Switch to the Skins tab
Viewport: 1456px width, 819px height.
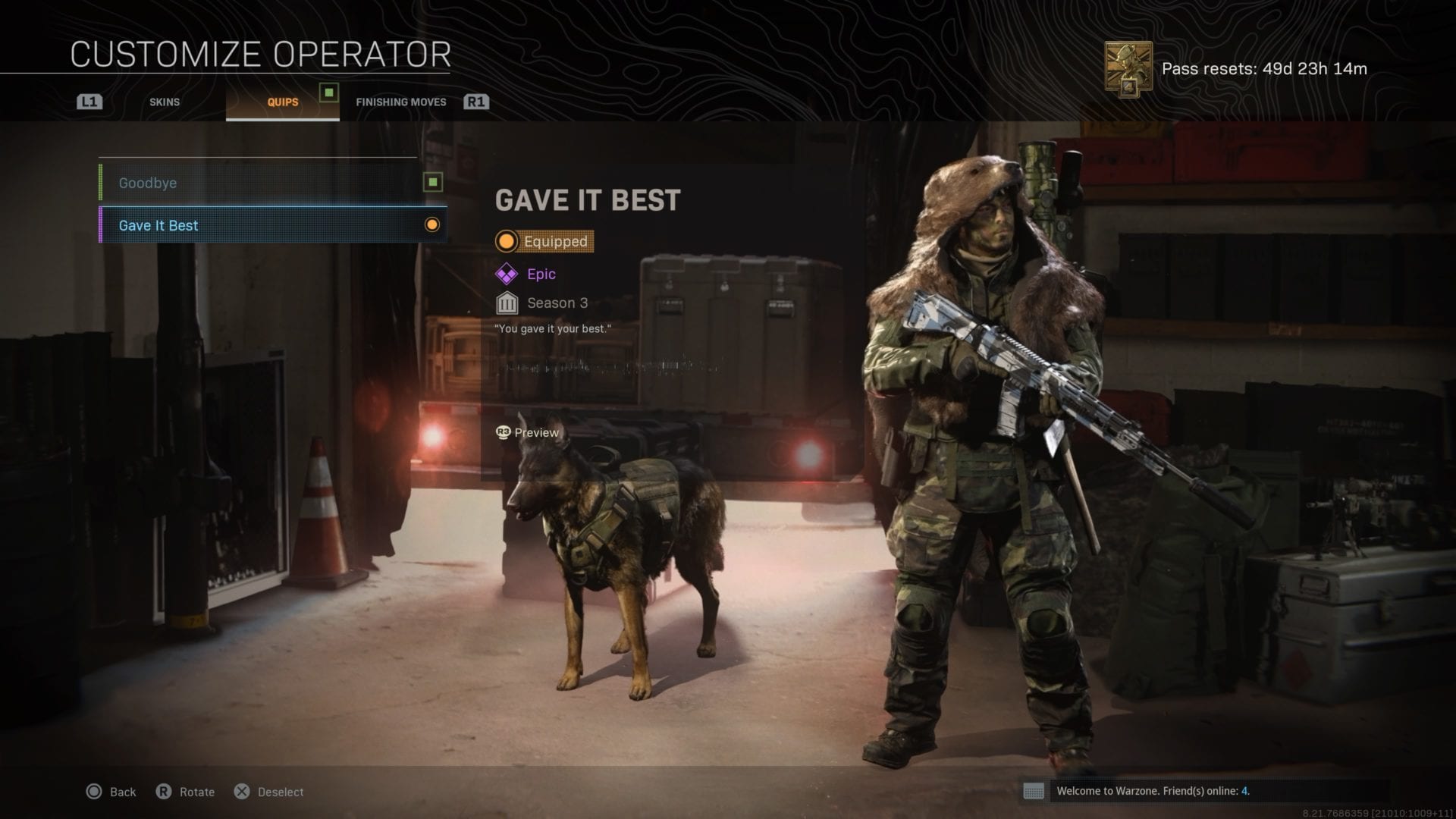[x=165, y=102]
